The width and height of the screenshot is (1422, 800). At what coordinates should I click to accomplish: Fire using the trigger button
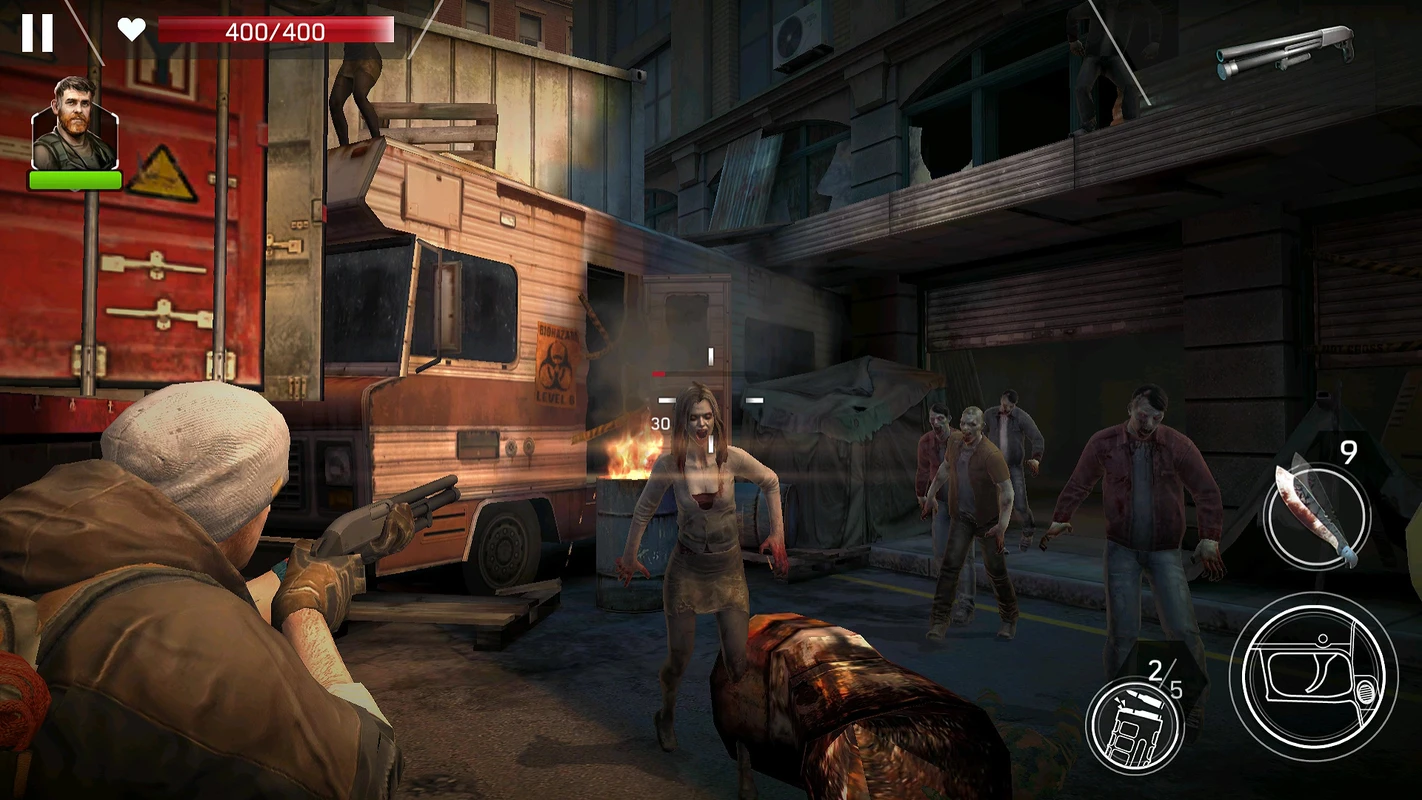coord(1313,677)
